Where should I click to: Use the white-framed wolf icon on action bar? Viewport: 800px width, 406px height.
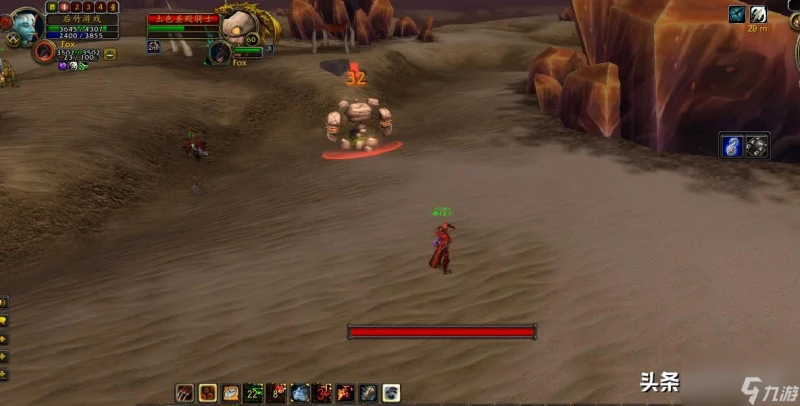click(391, 393)
